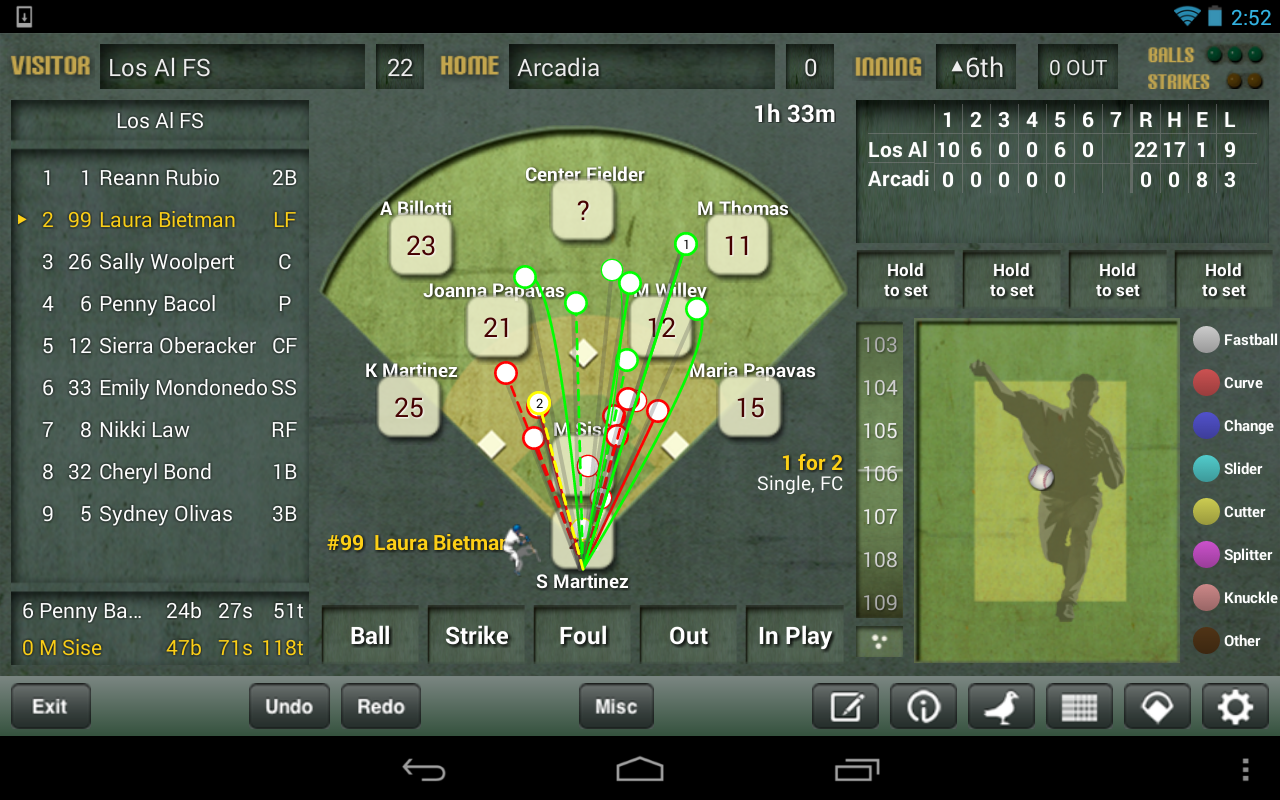The image size is (1280, 800).
Task: Open the scorecard grid icon
Action: [1079, 706]
